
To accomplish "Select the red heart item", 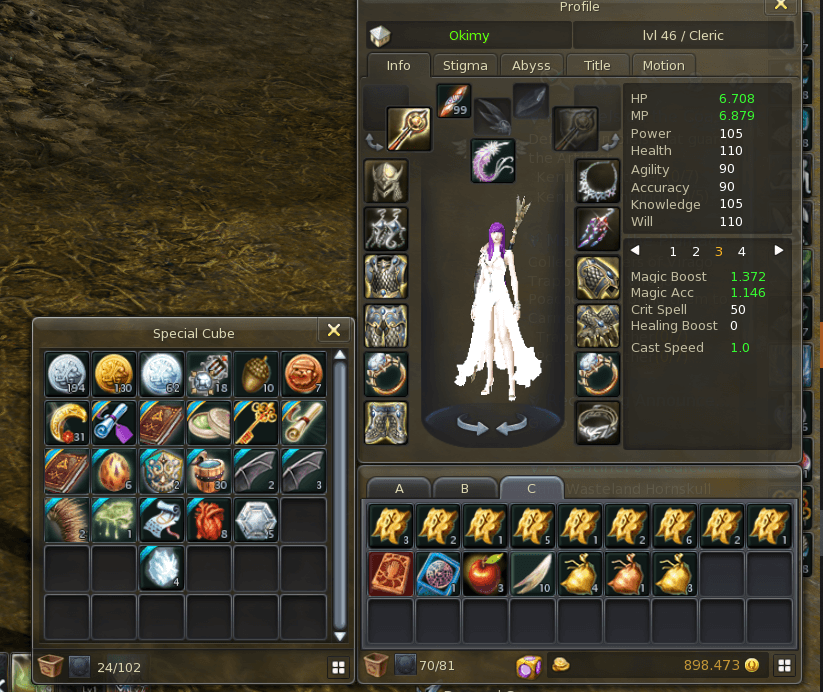I will tap(208, 519).
